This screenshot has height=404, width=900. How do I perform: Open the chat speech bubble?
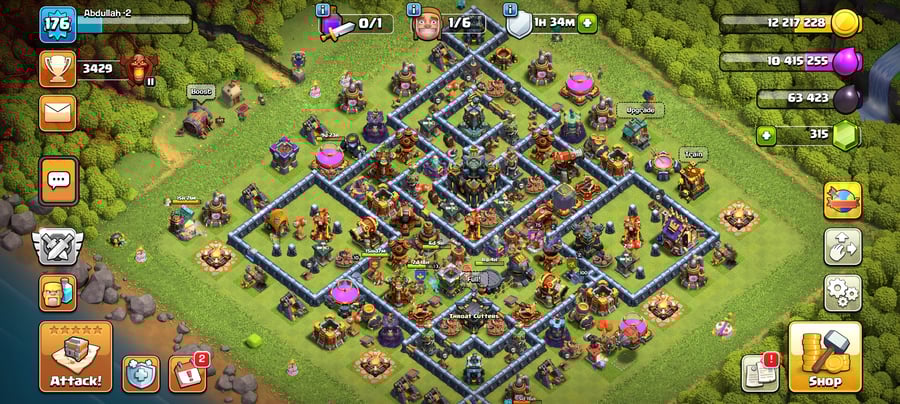pos(58,180)
